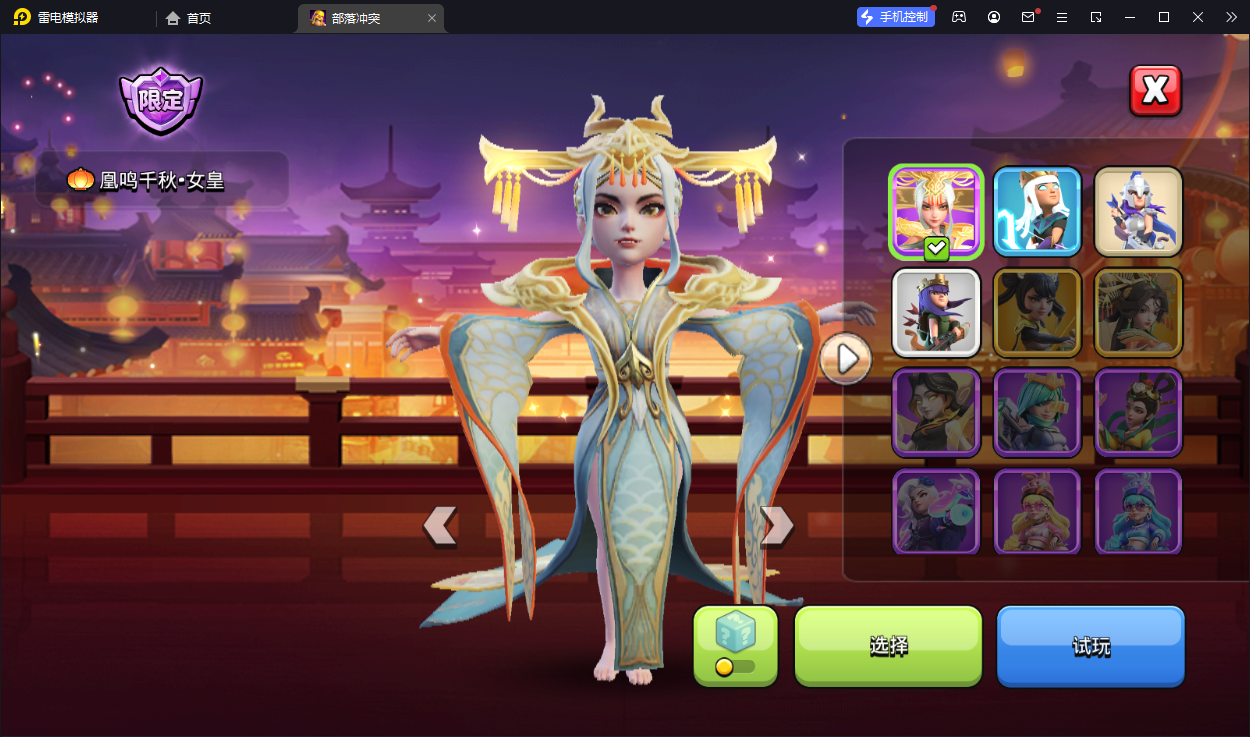Click the round play arrow button
Viewport: 1250px width, 737px height.
(846, 358)
